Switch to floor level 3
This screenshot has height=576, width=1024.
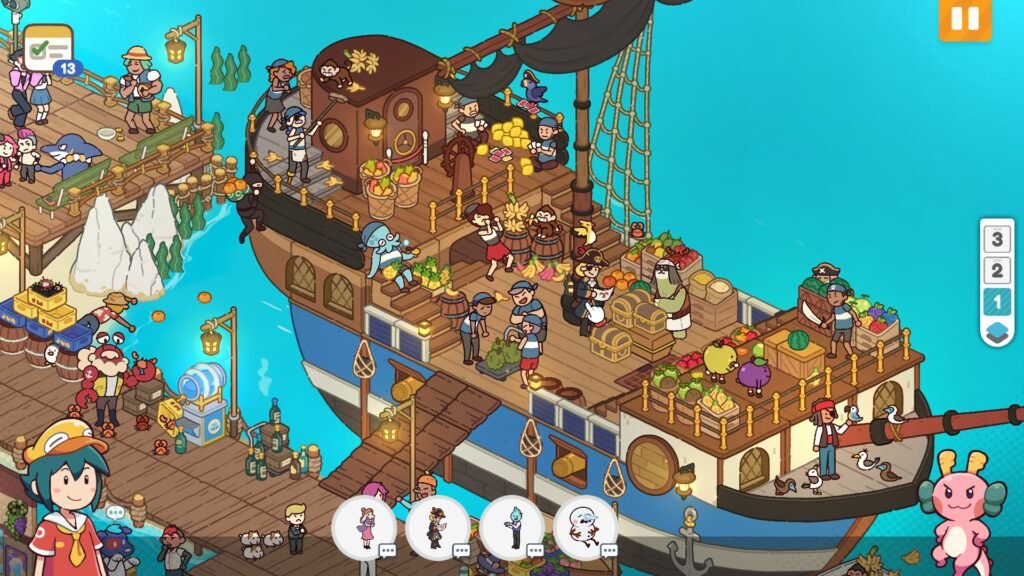(996, 239)
